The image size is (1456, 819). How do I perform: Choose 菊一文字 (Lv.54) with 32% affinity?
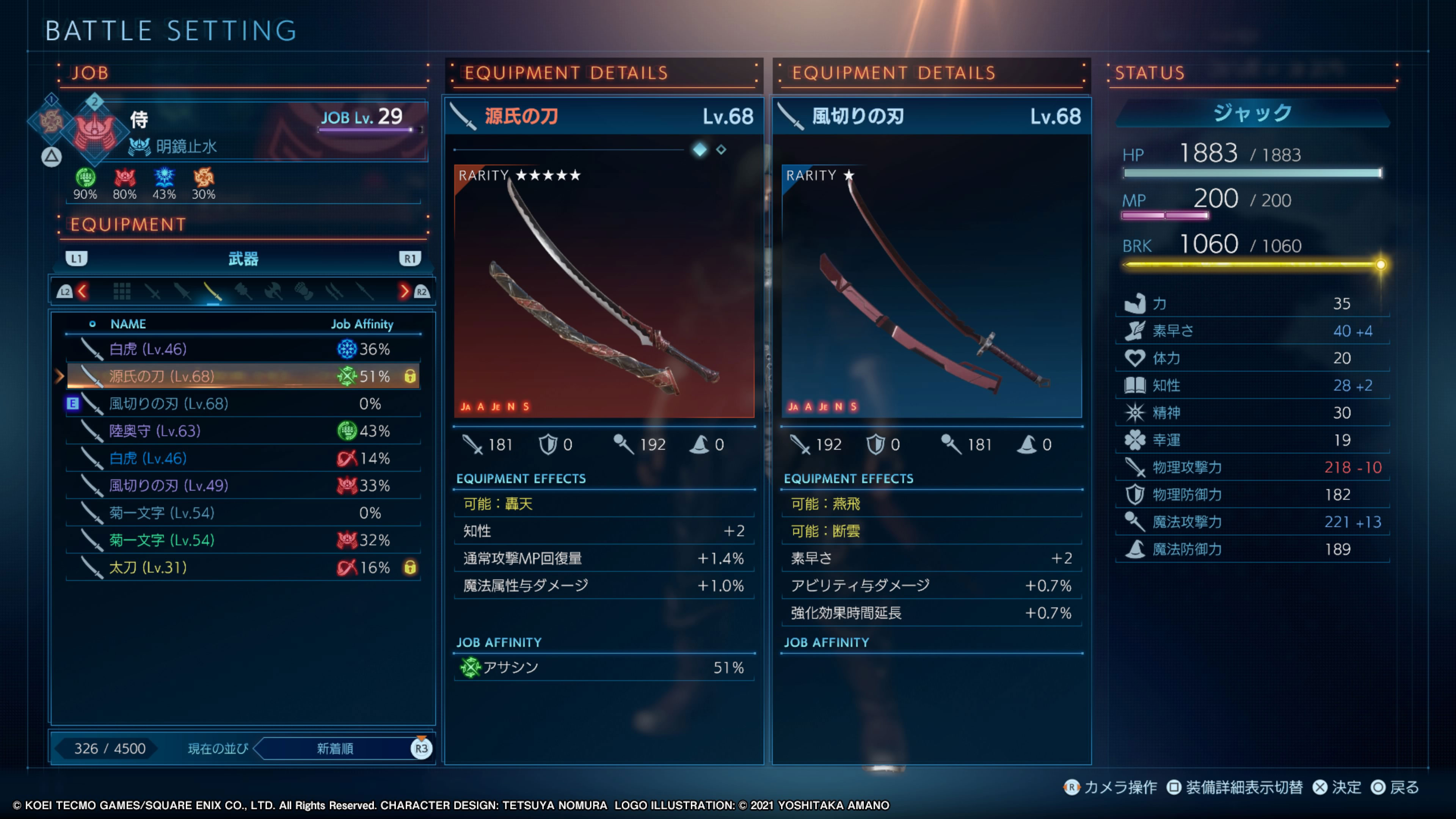[162, 540]
